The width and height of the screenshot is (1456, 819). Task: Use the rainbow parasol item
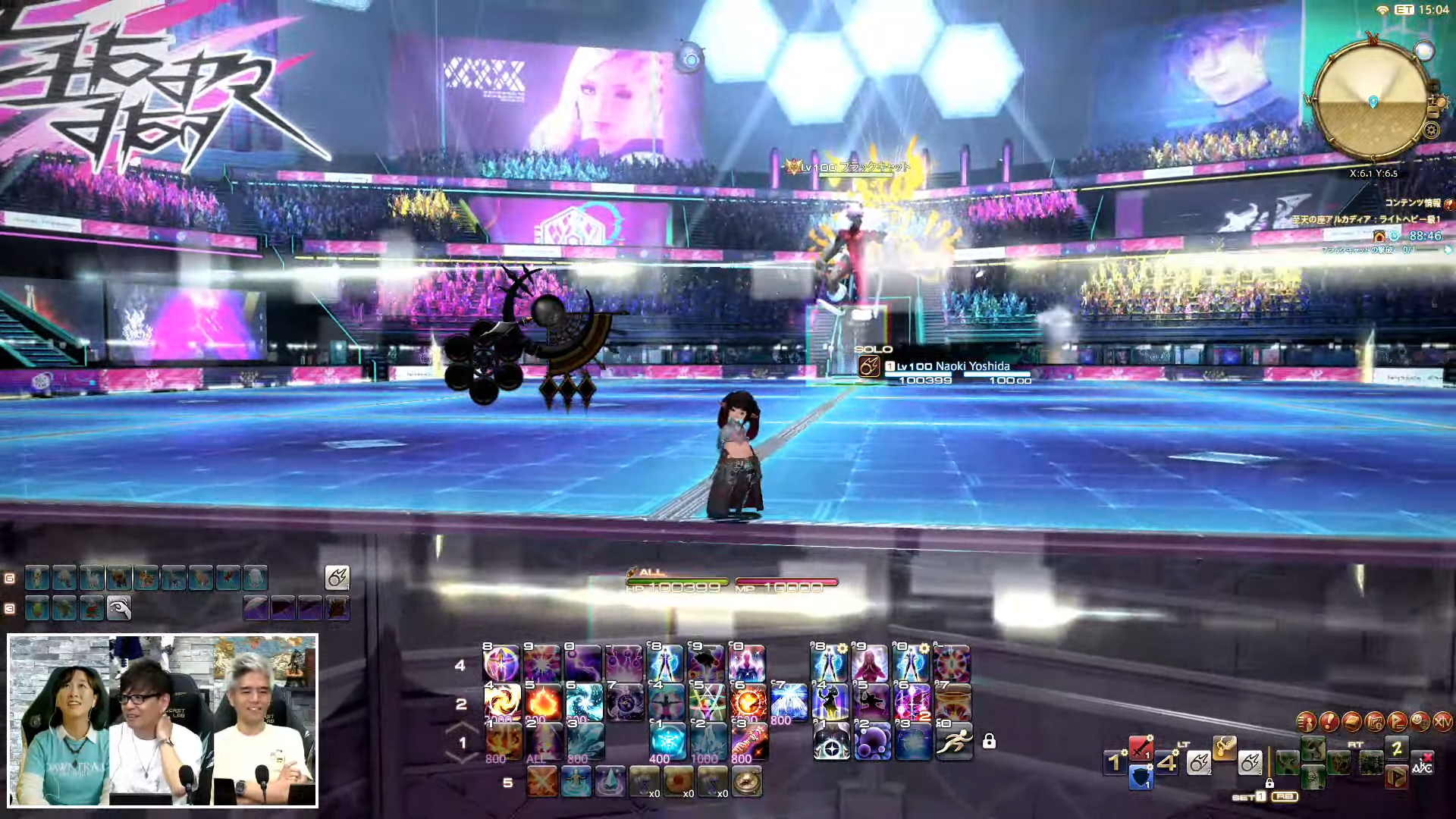click(256, 608)
